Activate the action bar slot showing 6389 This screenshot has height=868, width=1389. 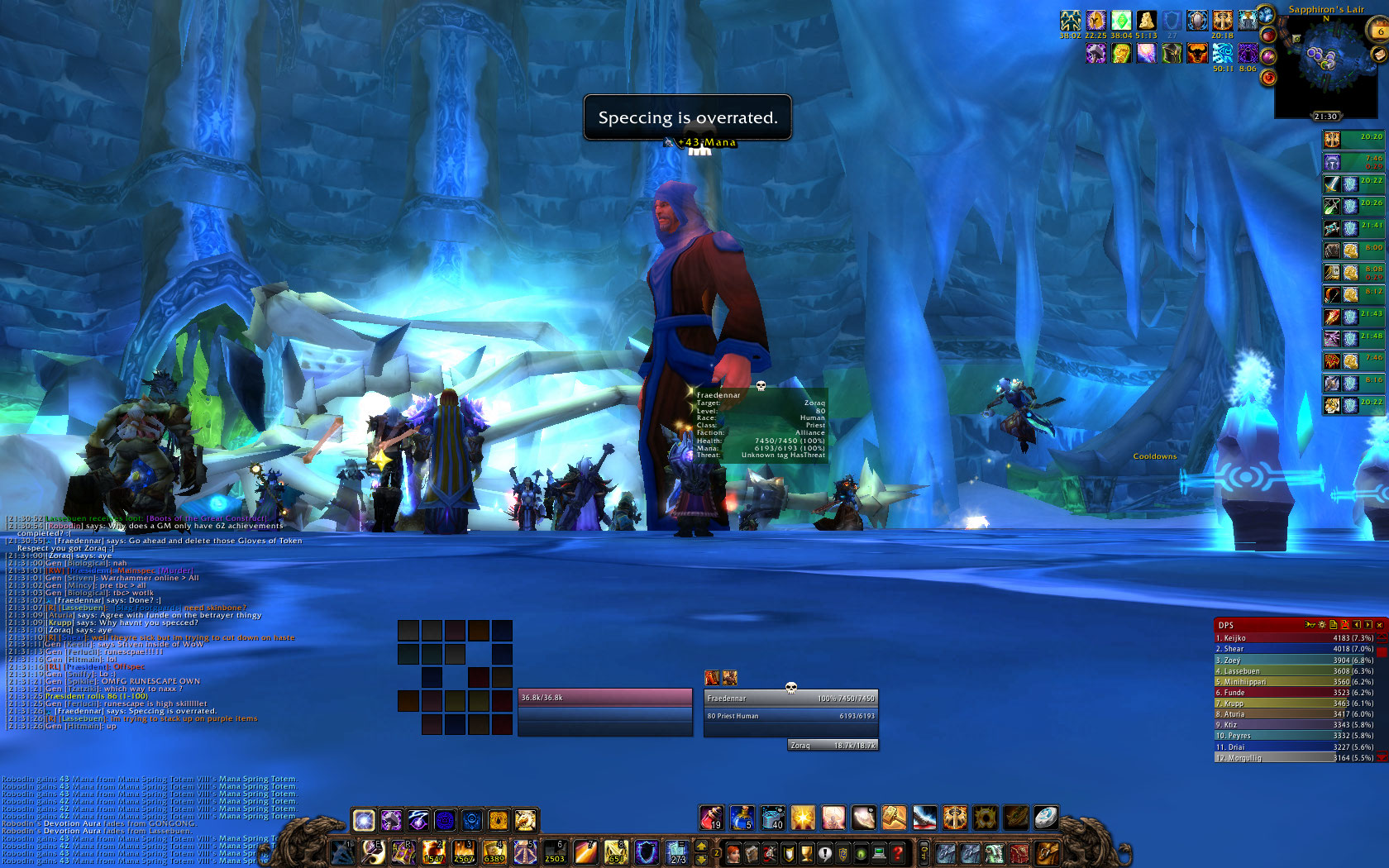[494, 851]
